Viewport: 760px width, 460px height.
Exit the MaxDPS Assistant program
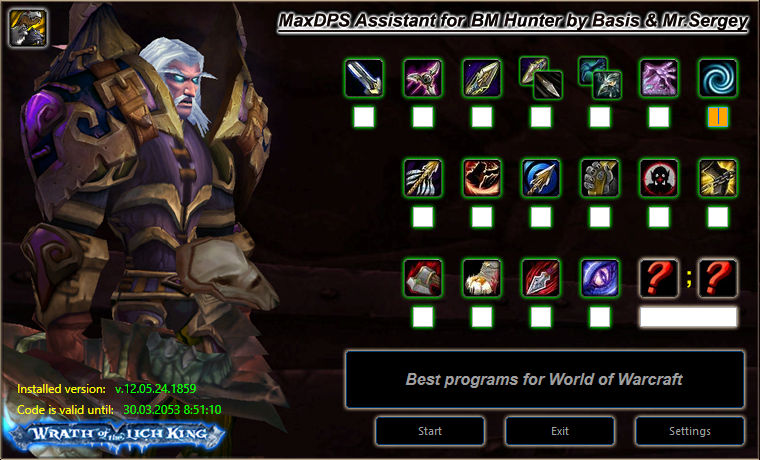coord(560,431)
